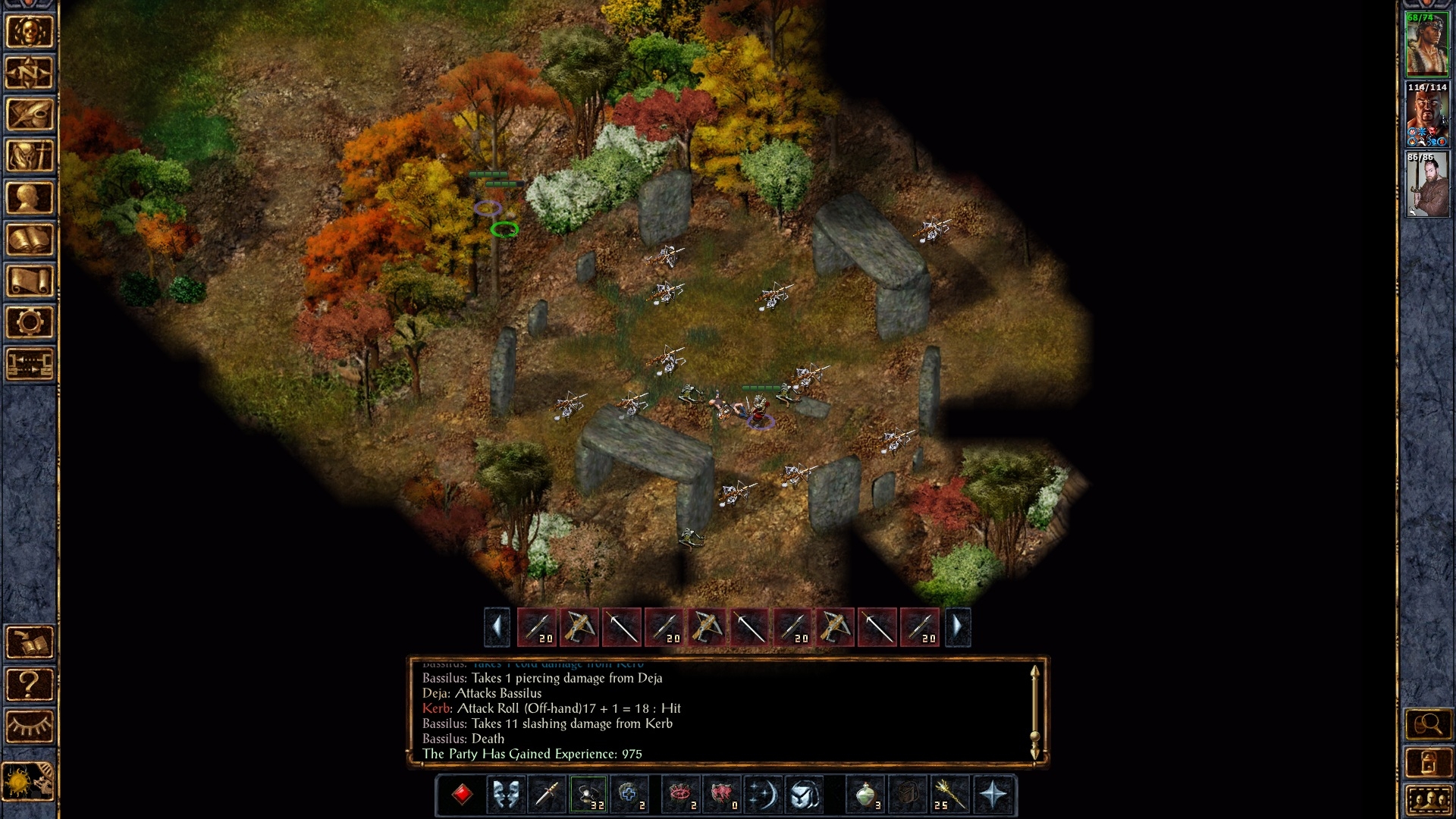
Task: Click the closed-eye rest party button
Action: tap(30, 726)
